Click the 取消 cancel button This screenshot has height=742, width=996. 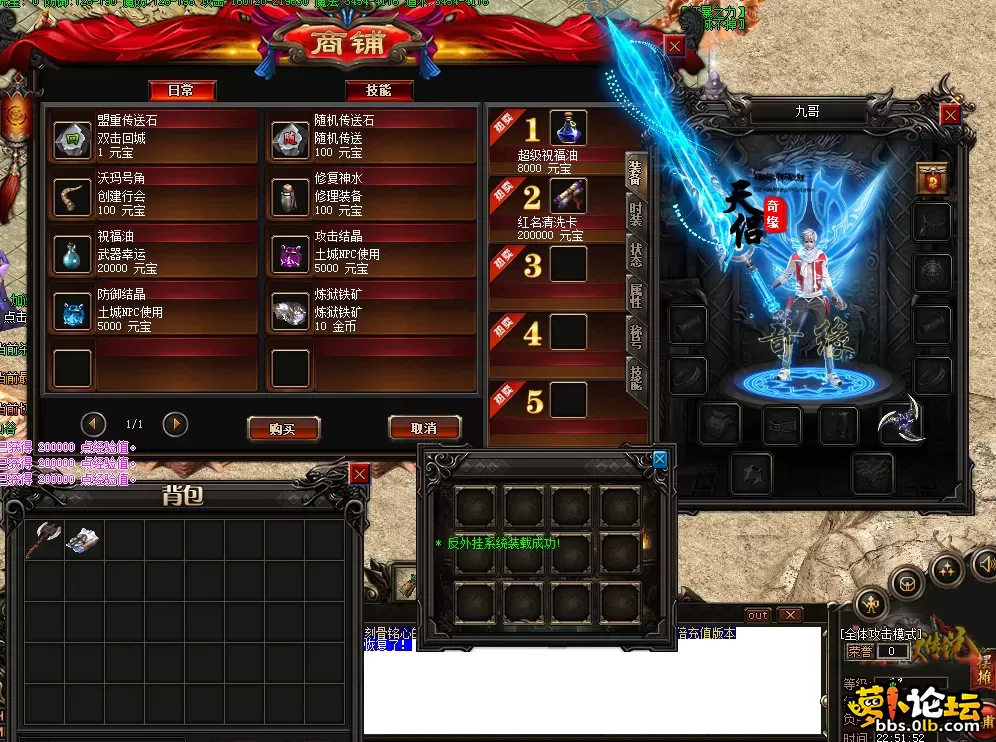(x=424, y=428)
